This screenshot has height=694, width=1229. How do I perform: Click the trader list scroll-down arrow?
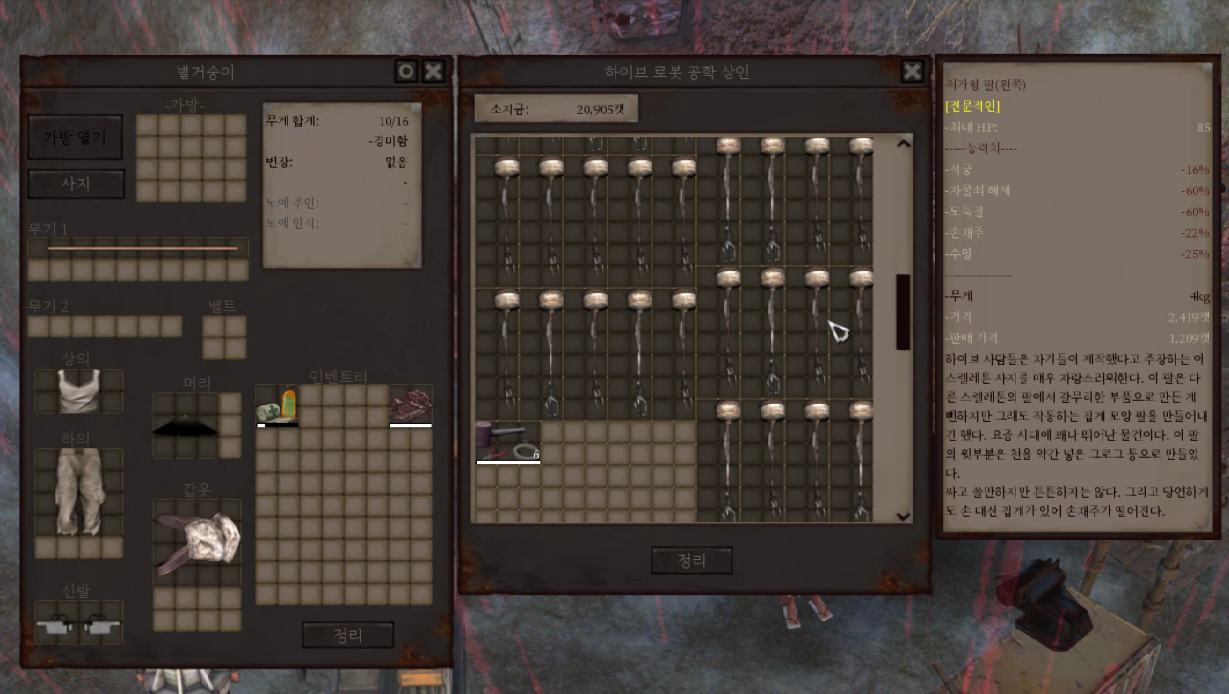coord(903,515)
